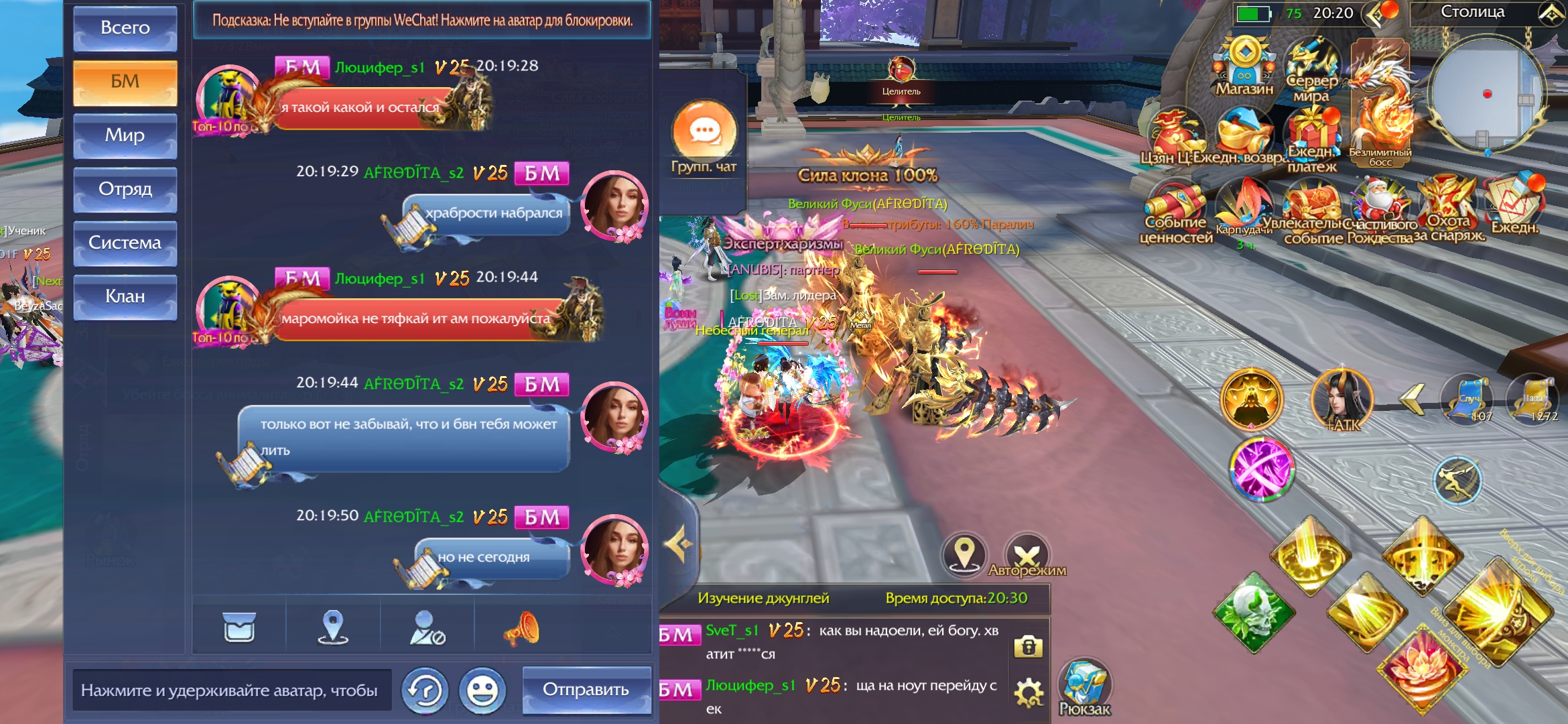Open the chat history clock button

tap(425, 690)
